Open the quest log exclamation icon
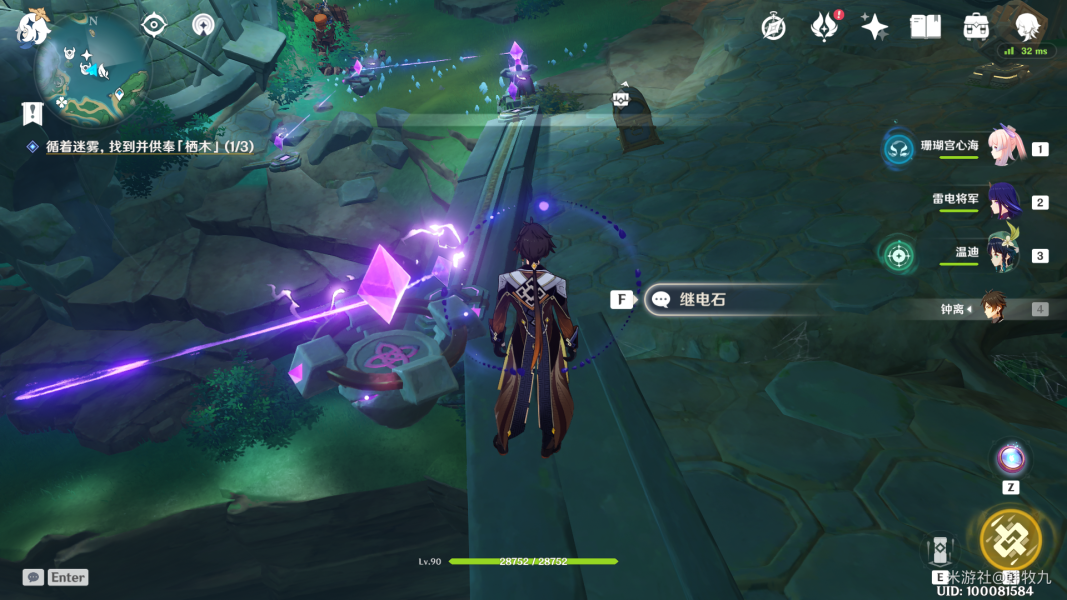The image size is (1067, 600). point(32,113)
